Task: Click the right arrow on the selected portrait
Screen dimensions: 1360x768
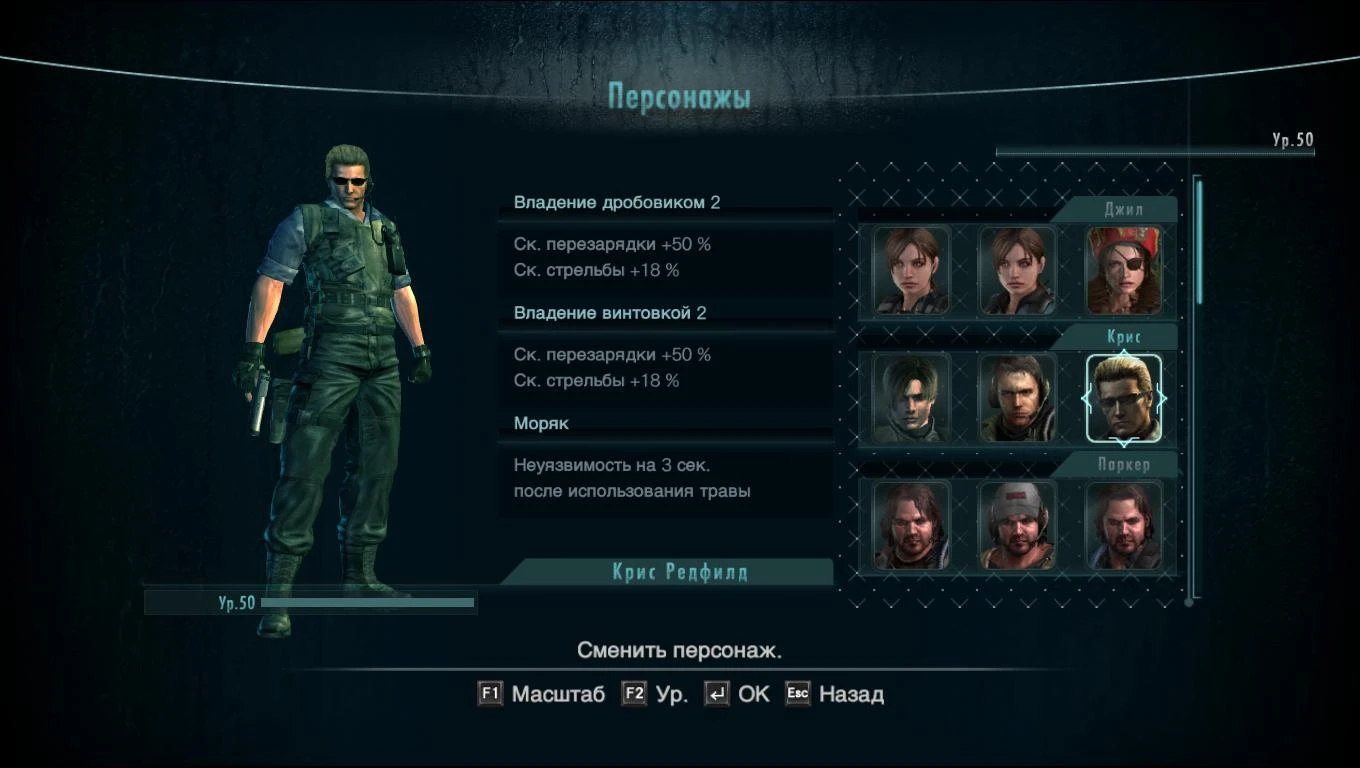Action: [x=1164, y=397]
